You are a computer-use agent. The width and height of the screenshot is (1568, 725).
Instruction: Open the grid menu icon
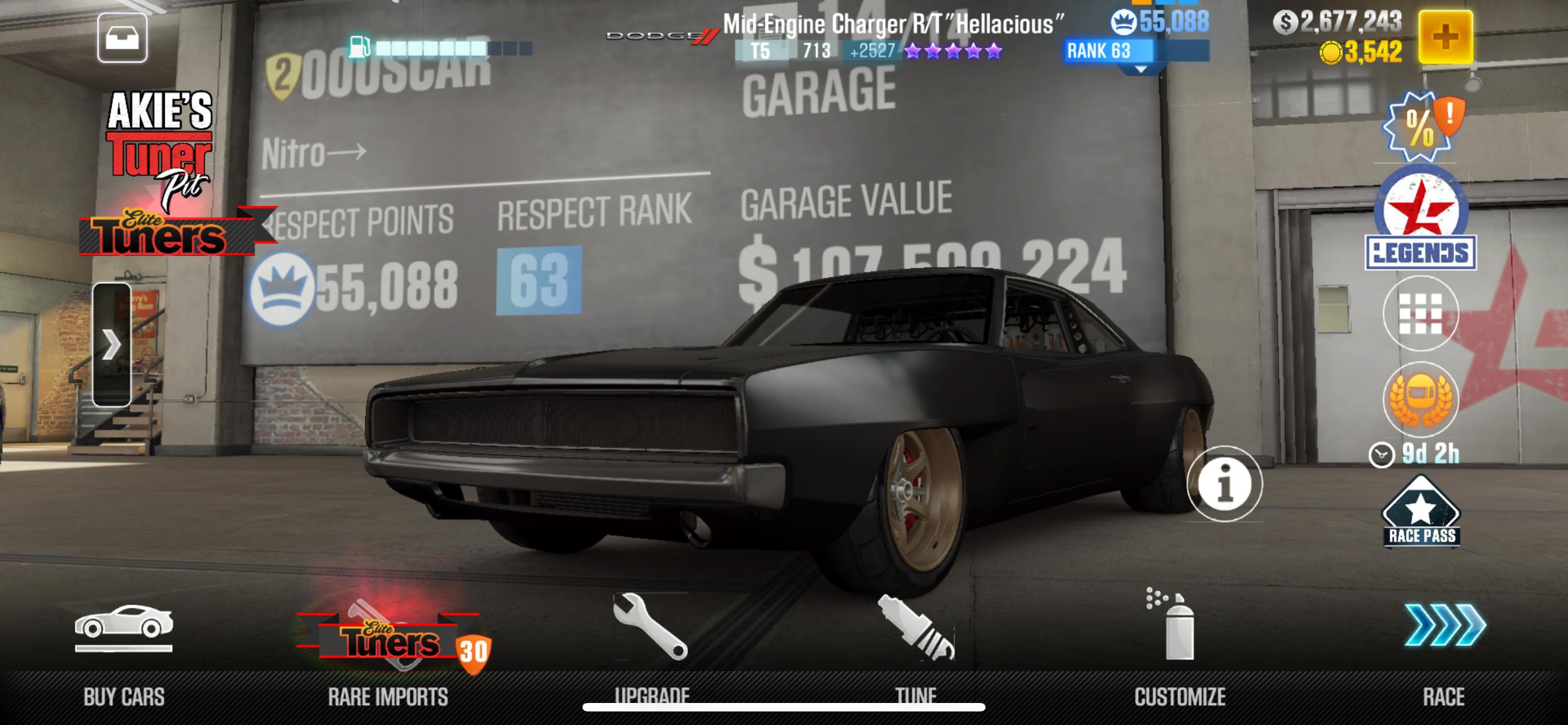click(x=1420, y=313)
